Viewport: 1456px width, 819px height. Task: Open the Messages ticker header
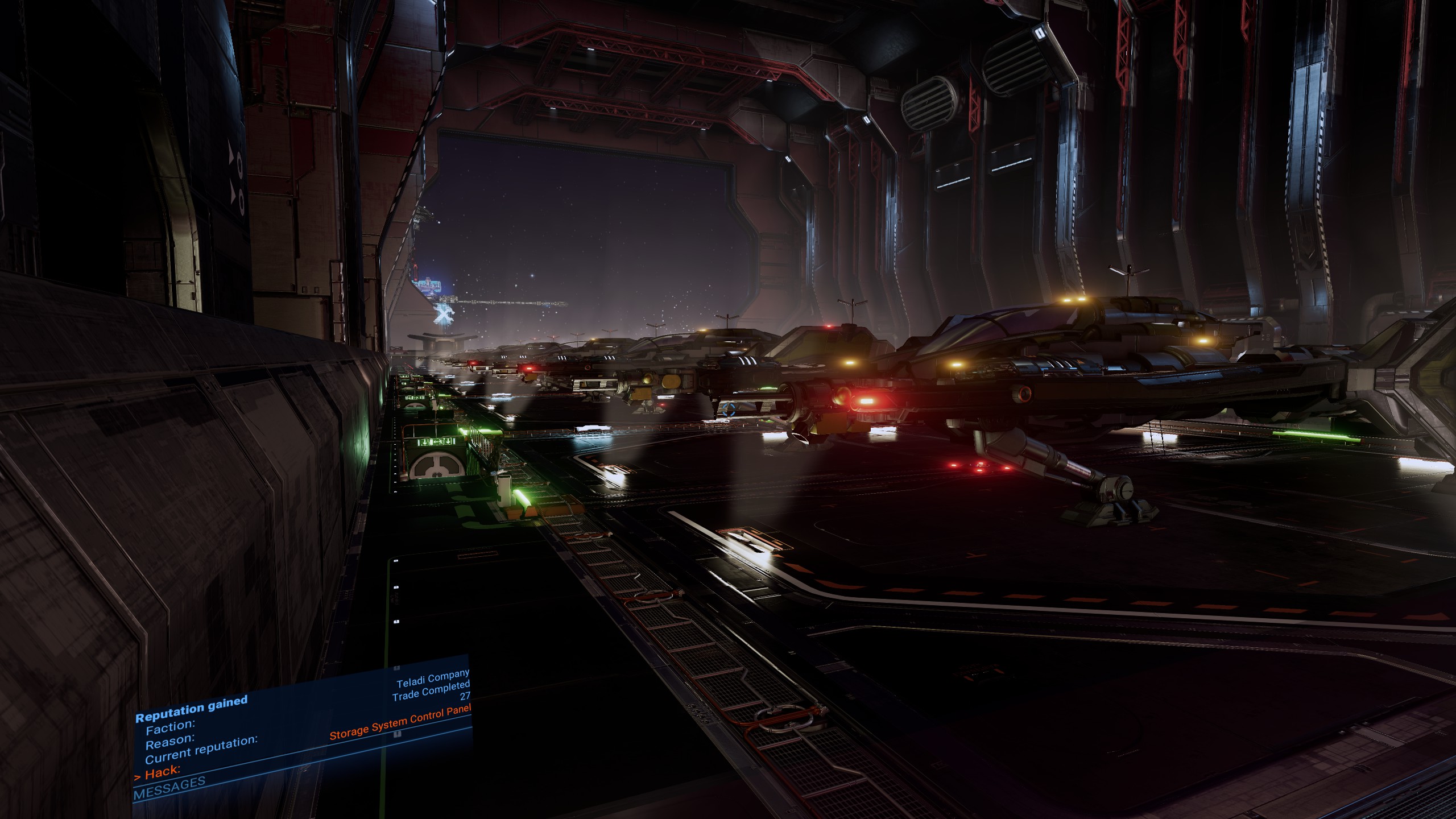[x=169, y=789]
